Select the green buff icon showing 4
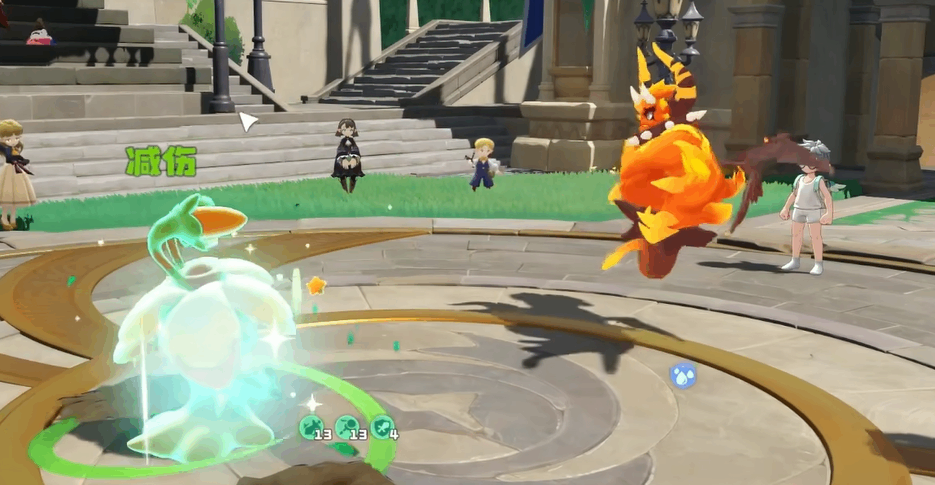 (382, 427)
